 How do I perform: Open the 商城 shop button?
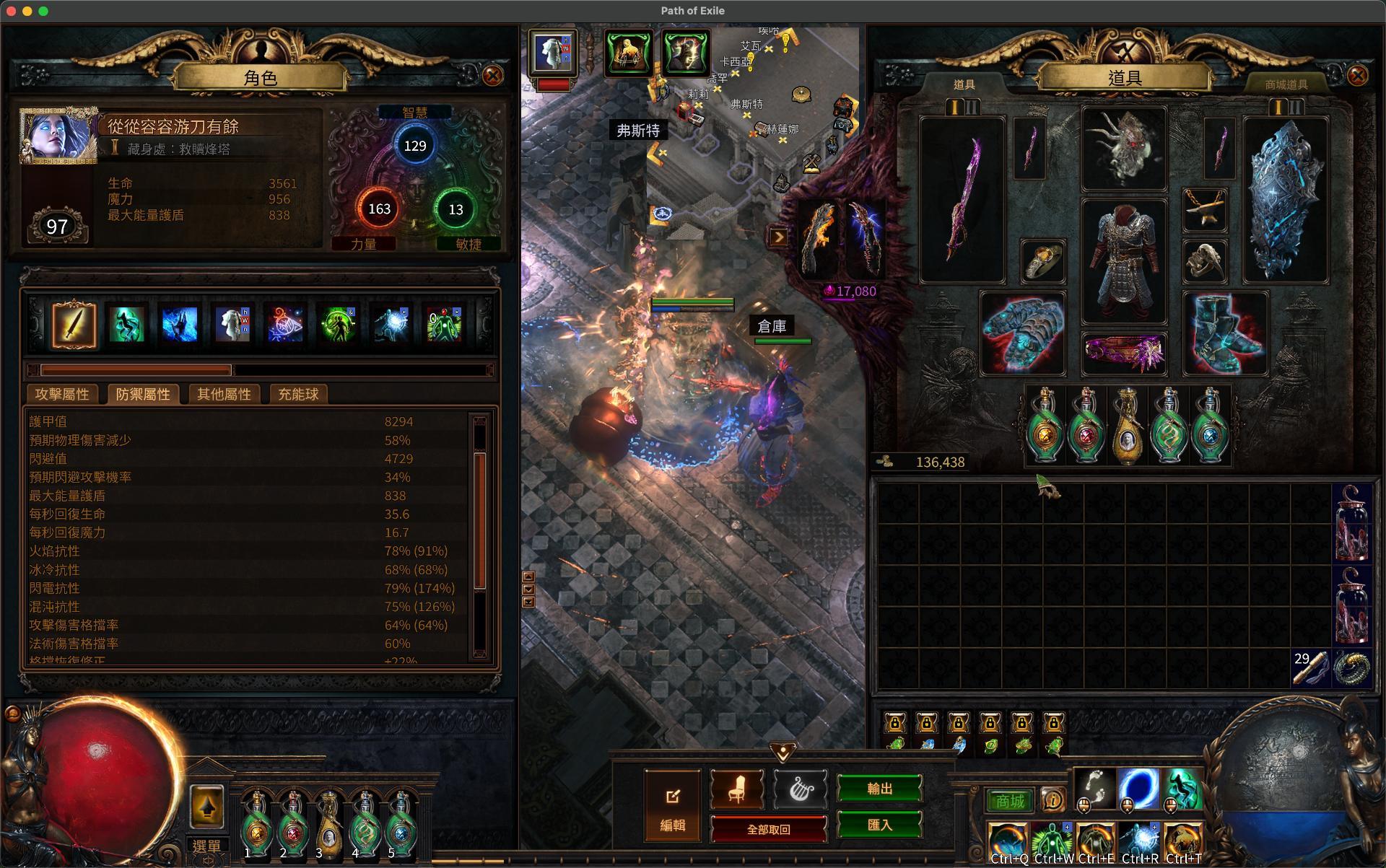(1010, 801)
